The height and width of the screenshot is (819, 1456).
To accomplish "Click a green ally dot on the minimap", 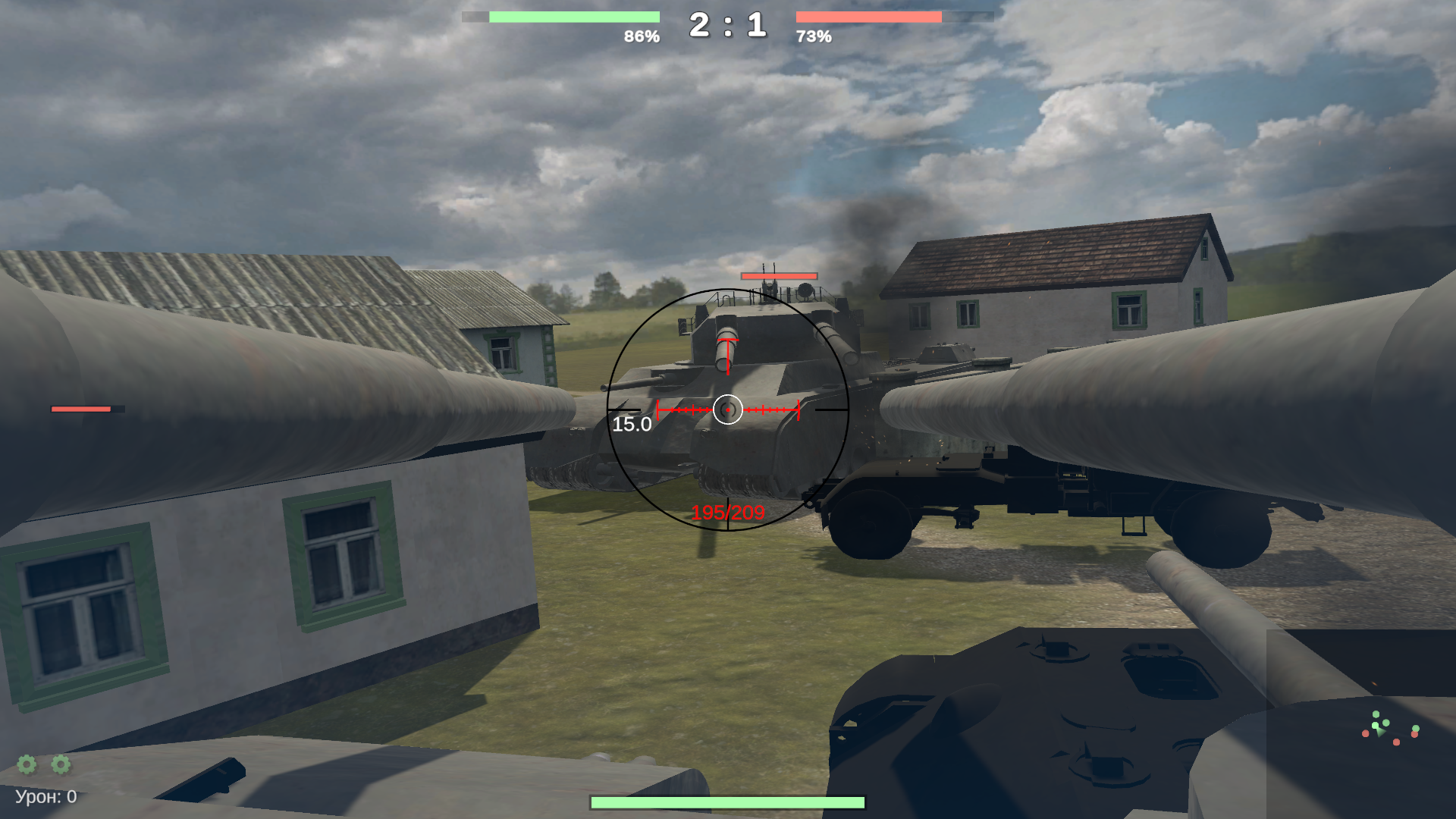I will click(x=1376, y=714).
